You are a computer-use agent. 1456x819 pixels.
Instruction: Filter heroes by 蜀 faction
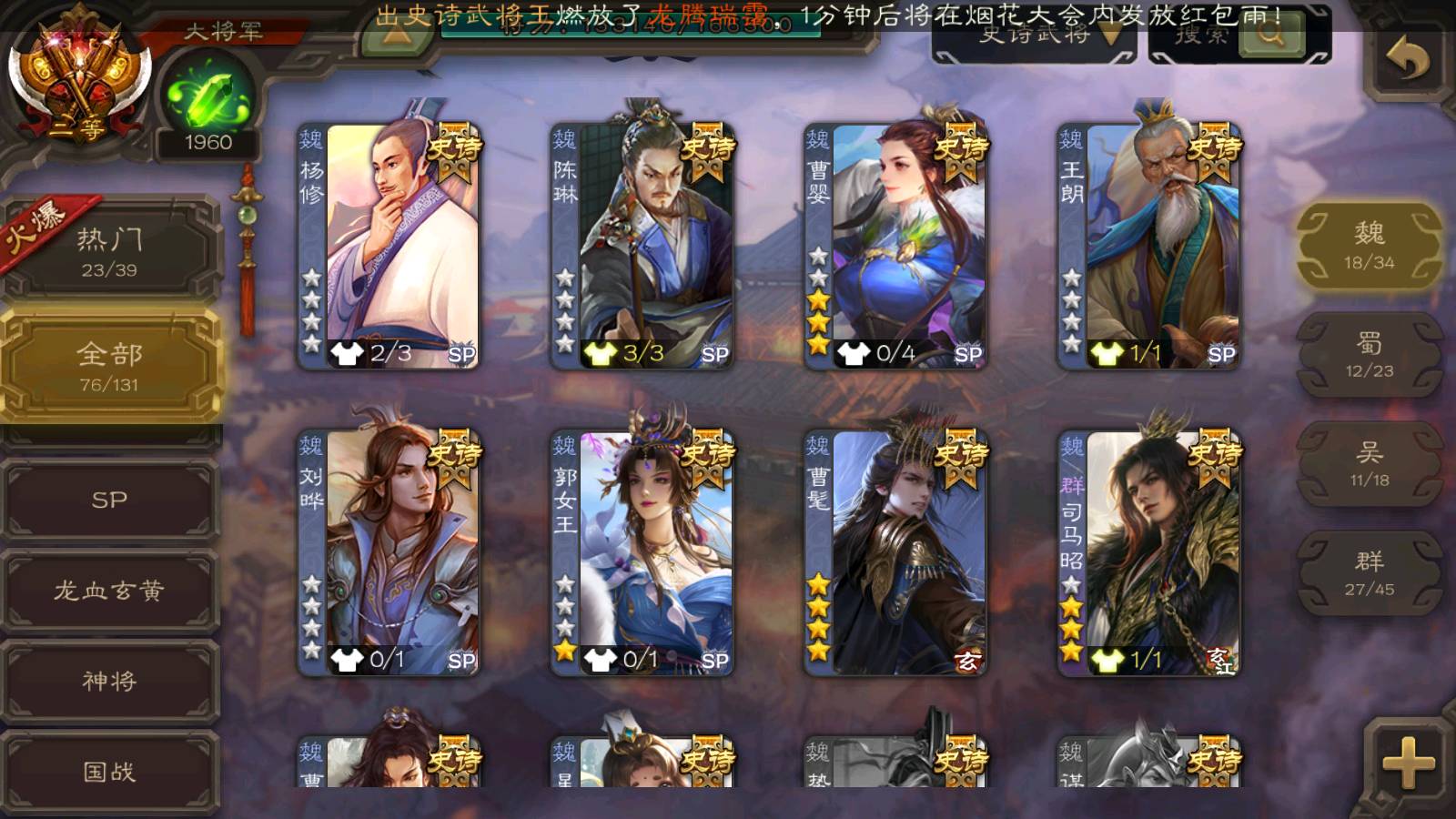pos(1369,355)
